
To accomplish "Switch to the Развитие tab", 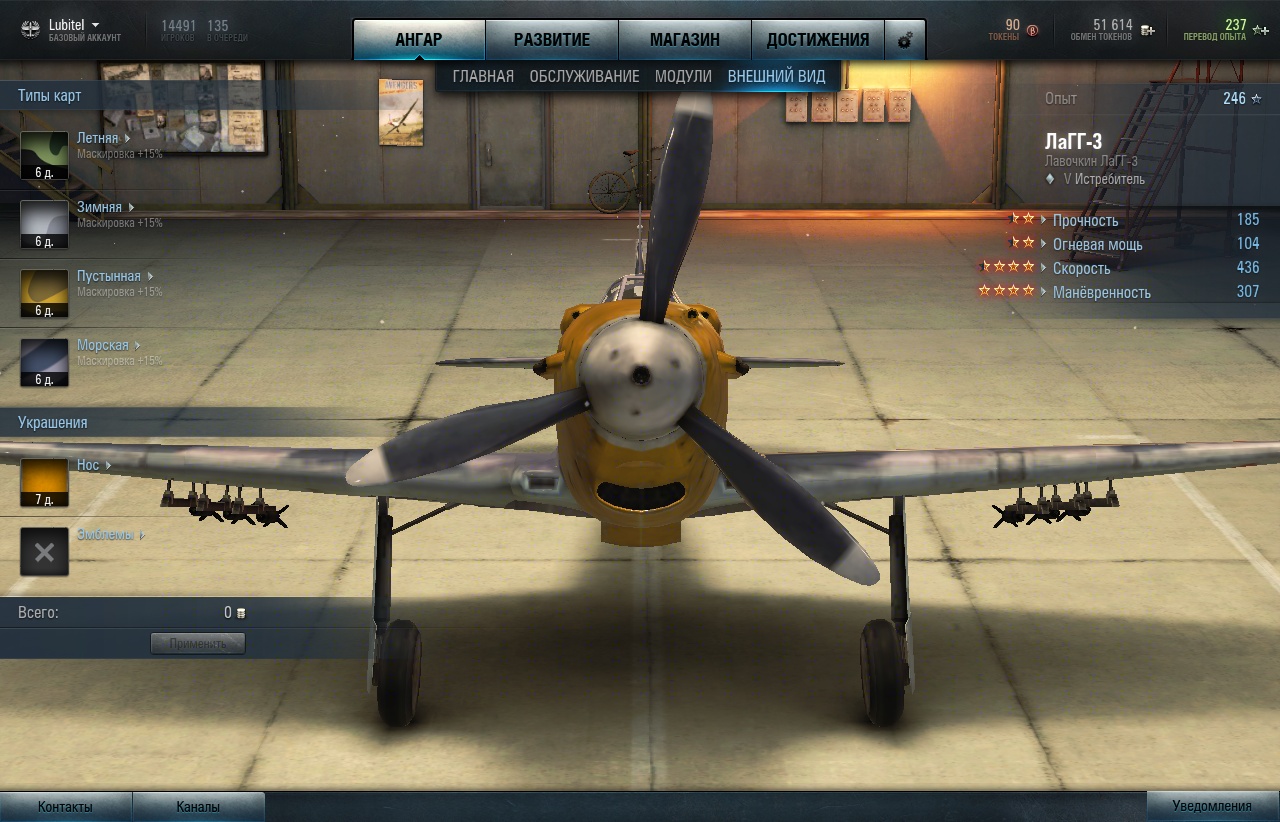I will 552,40.
